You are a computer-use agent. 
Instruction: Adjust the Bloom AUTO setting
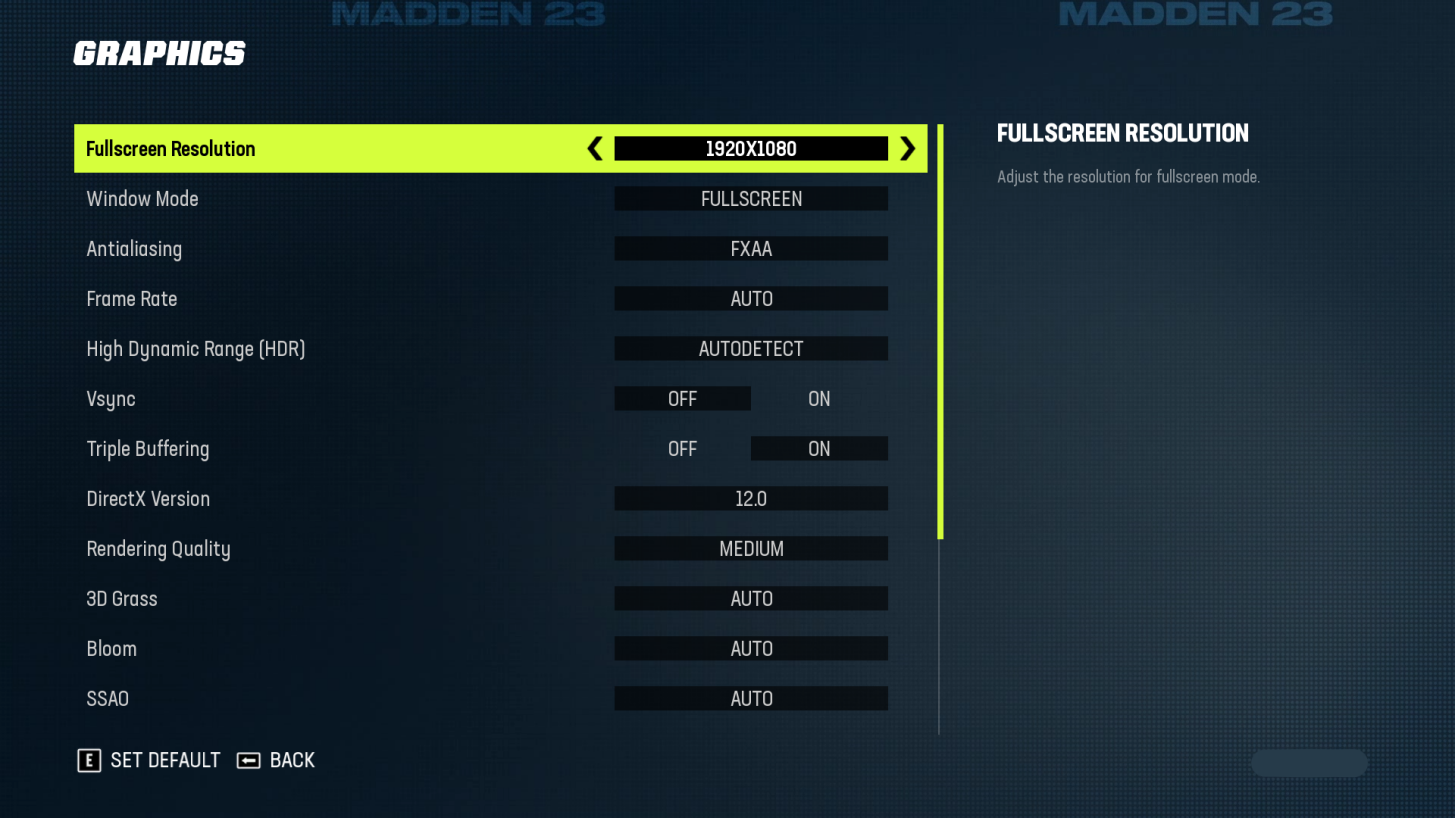coord(751,648)
